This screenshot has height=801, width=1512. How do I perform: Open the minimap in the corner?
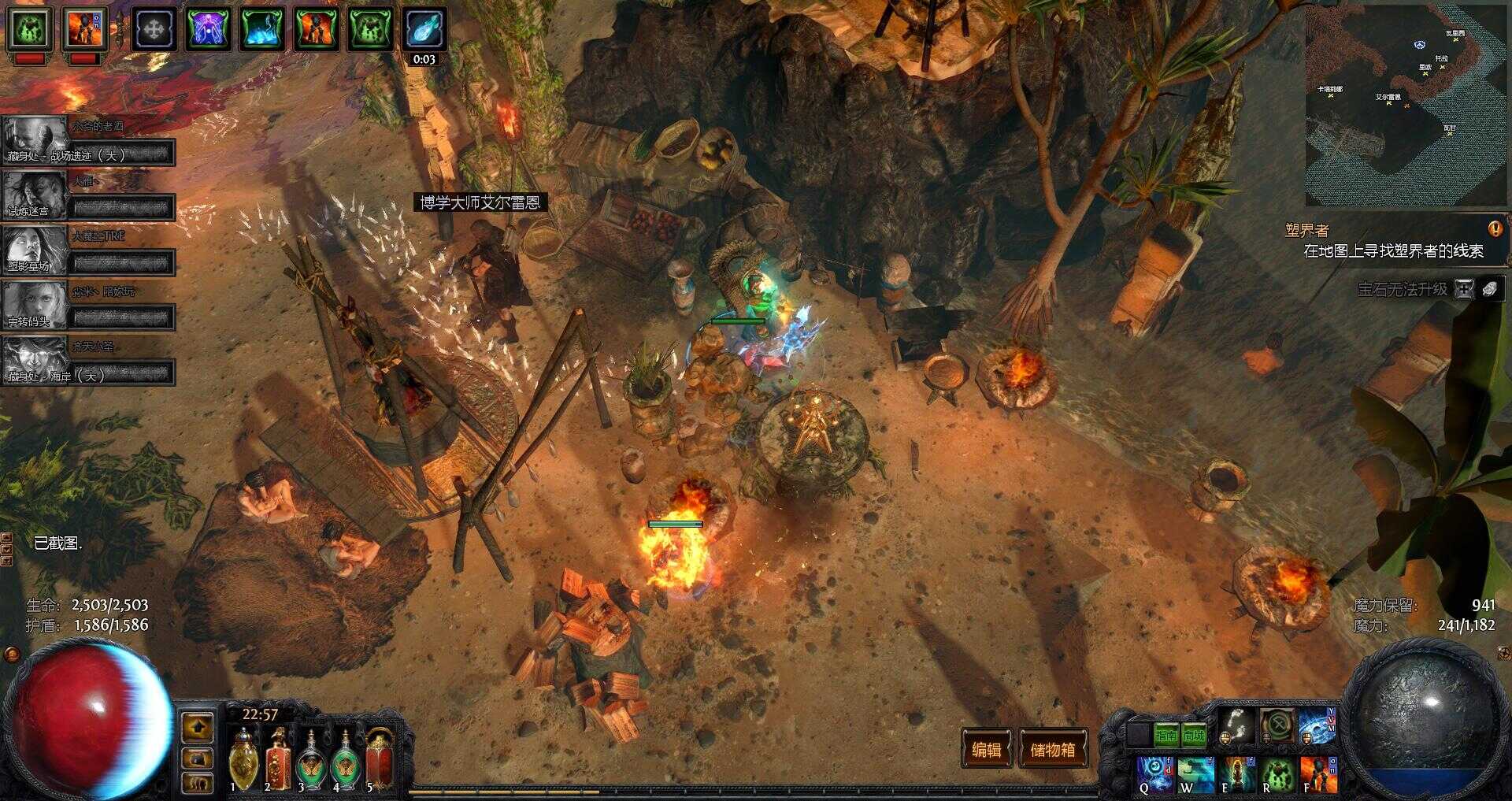tap(1406, 105)
